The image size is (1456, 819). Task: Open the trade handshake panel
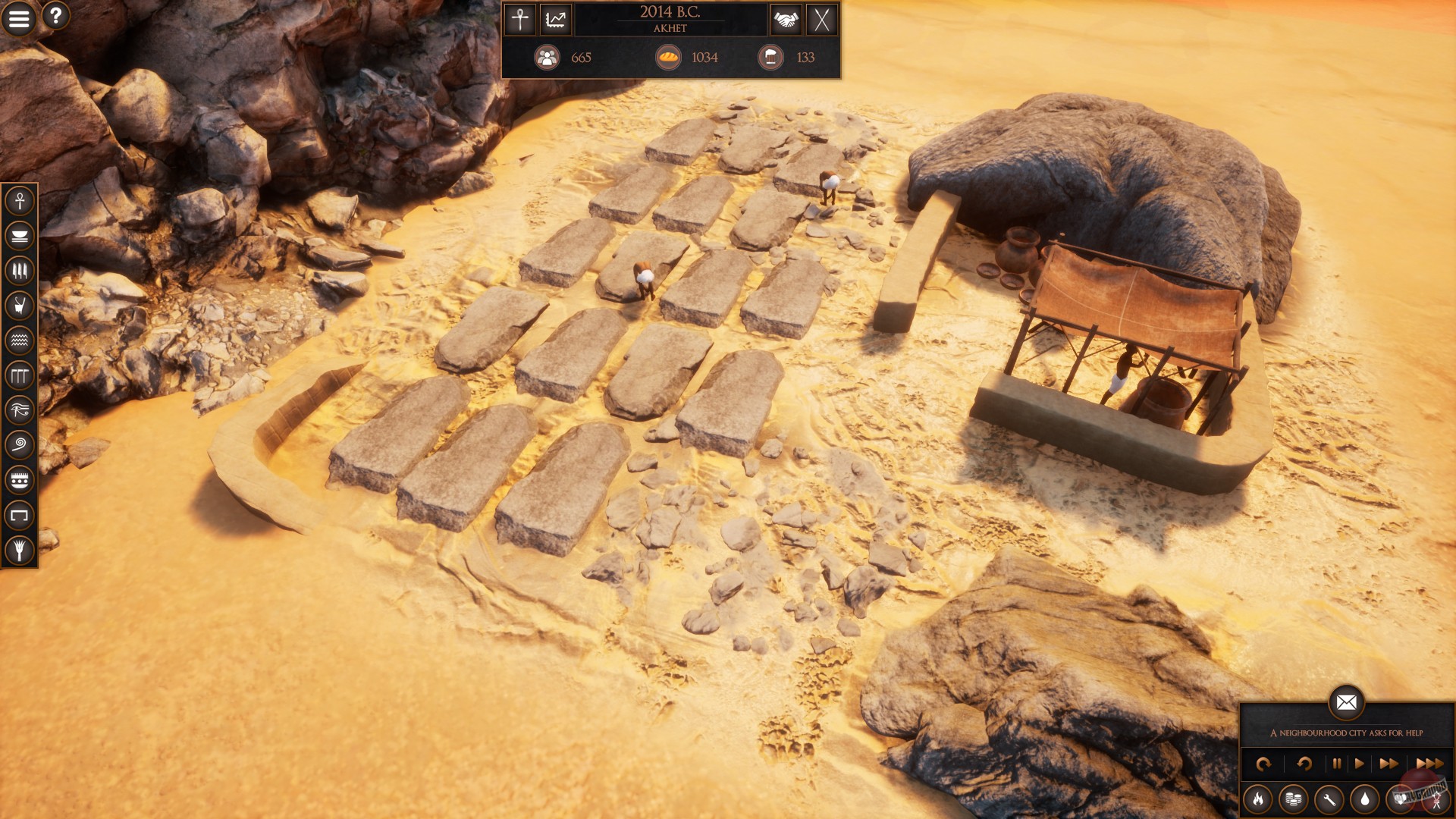click(786, 20)
